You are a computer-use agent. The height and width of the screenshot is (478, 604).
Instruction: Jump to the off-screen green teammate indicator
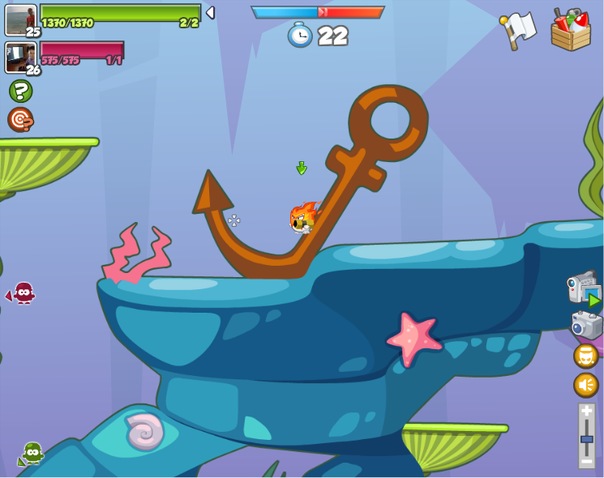31,454
